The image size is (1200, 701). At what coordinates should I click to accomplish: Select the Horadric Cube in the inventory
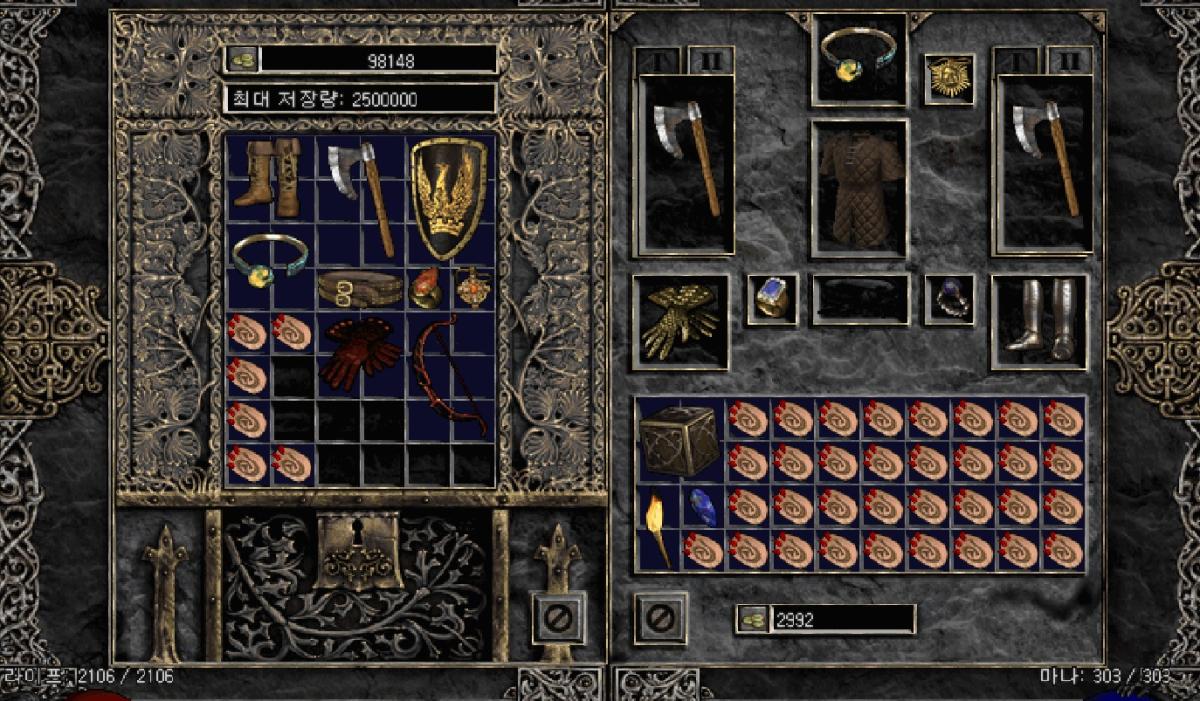(x=679, y=441)
